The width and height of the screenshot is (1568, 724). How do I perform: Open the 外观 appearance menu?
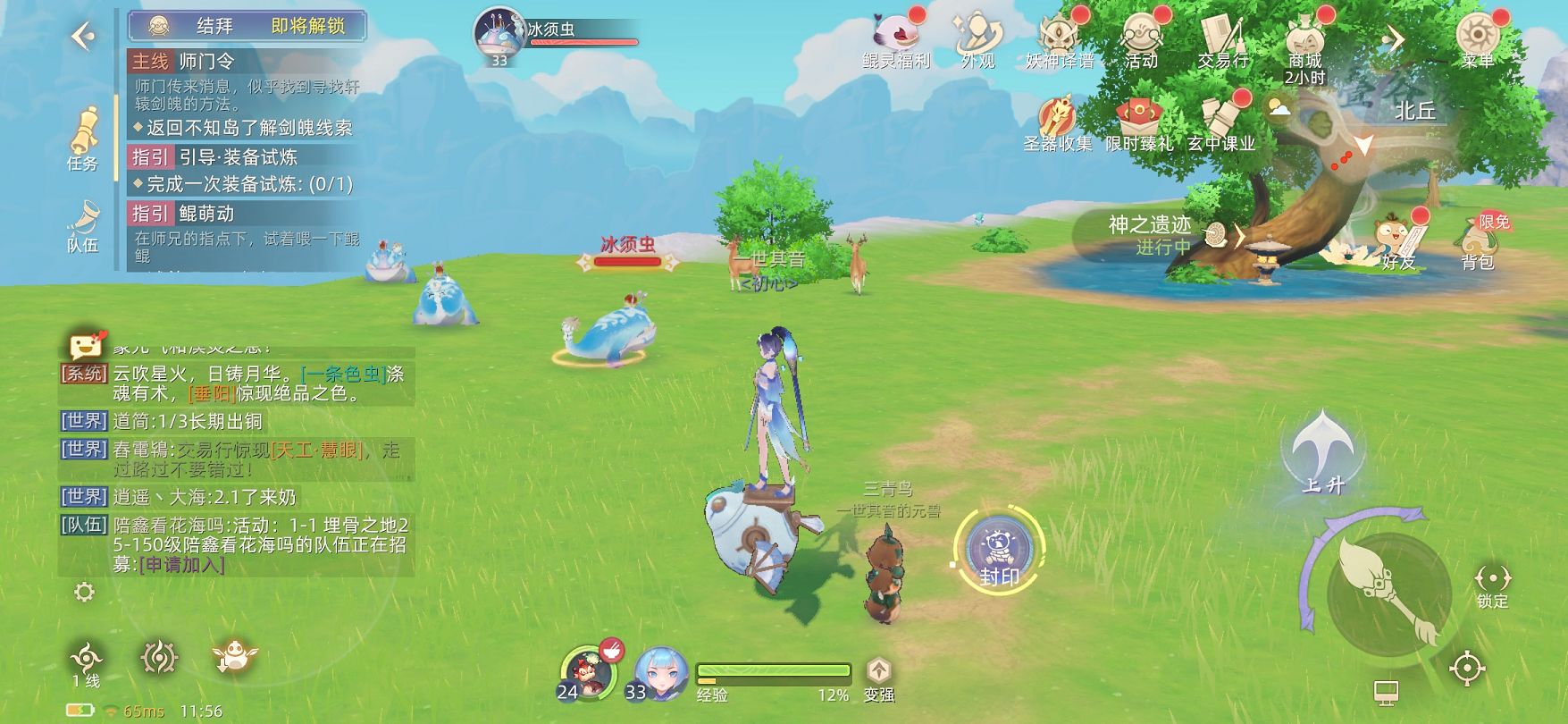[977, 39]
